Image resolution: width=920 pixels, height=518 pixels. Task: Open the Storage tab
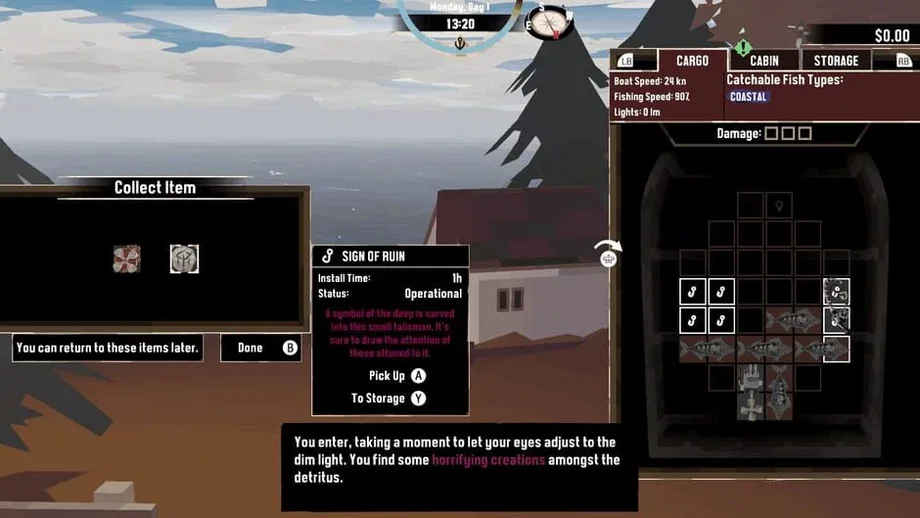pyautogui.click(x=836, y=61)
